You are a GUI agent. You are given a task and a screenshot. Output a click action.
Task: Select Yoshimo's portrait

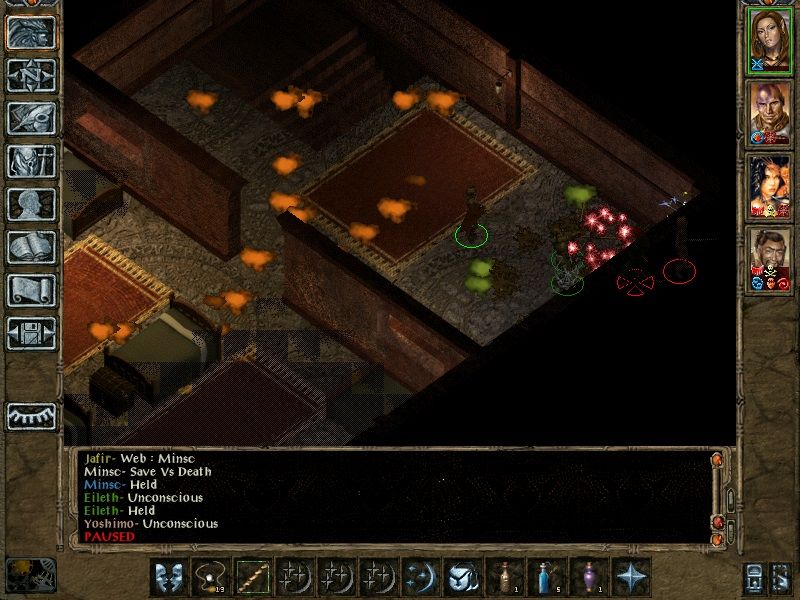770,260
